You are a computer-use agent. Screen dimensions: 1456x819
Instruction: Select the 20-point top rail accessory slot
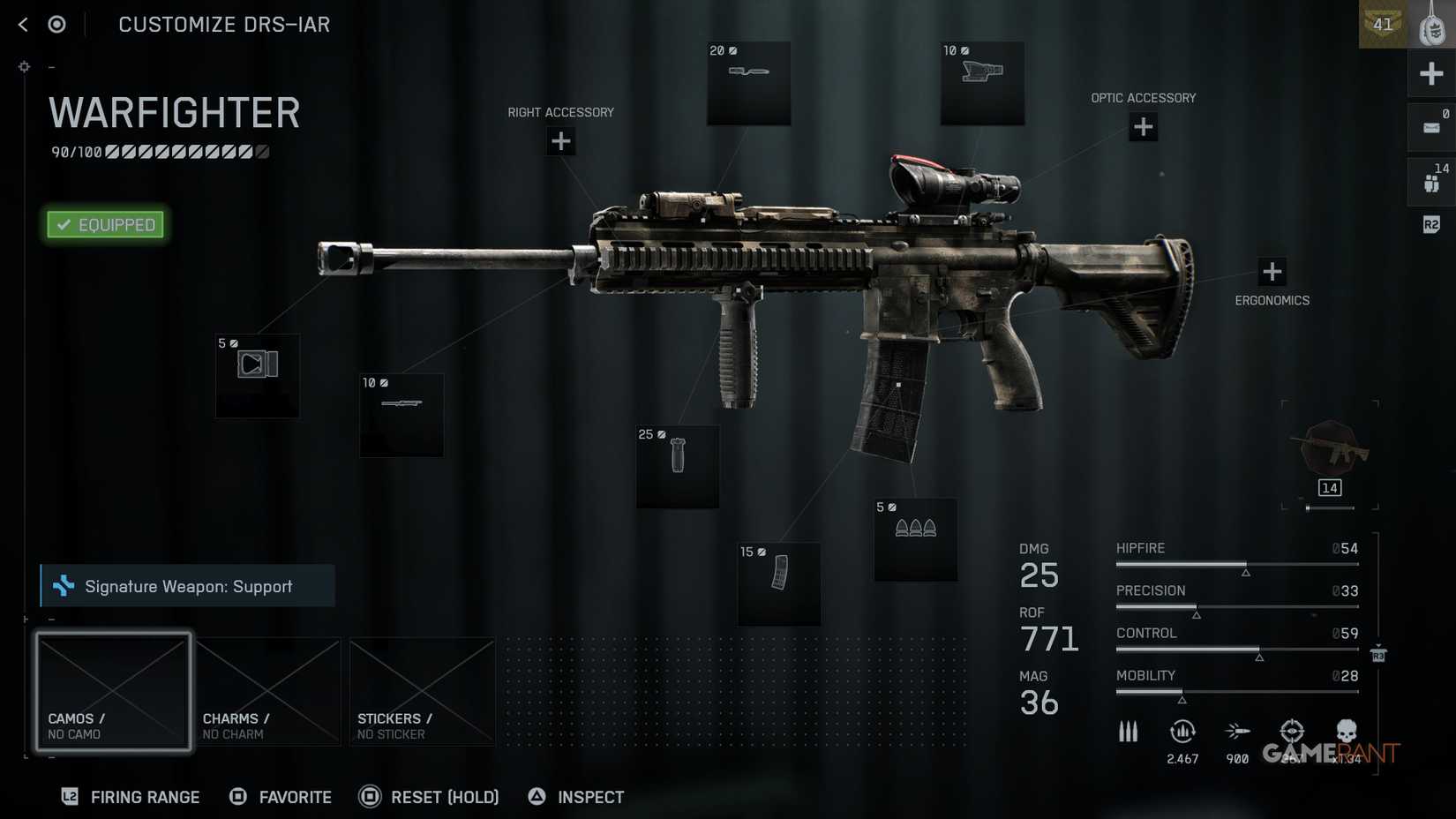748,83
